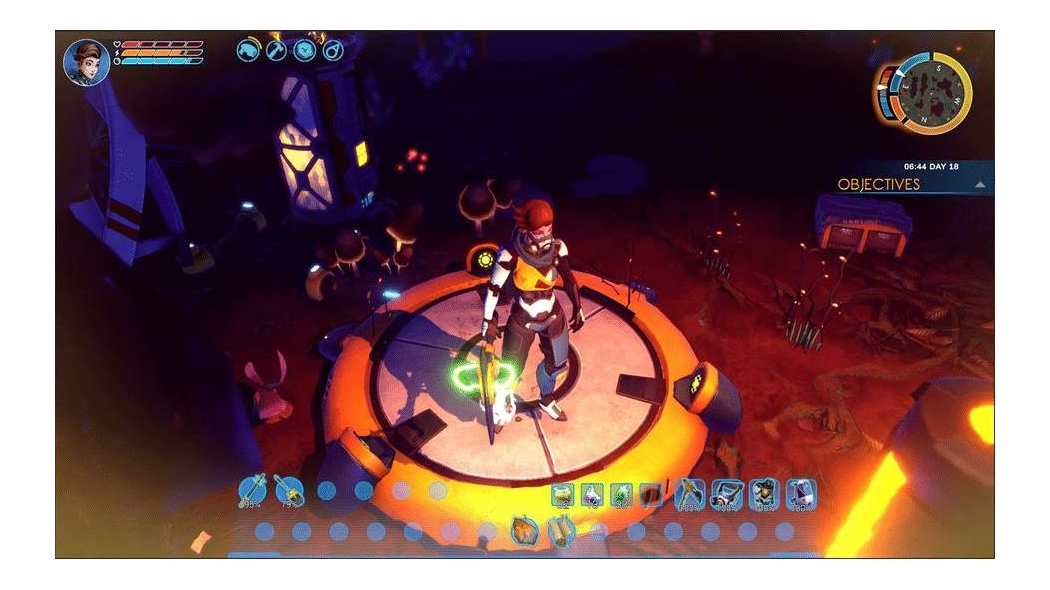The image size is (1050, 590).
Task: Click the ring-shaped icon in the top bar
Action: (x=332, y=49)
